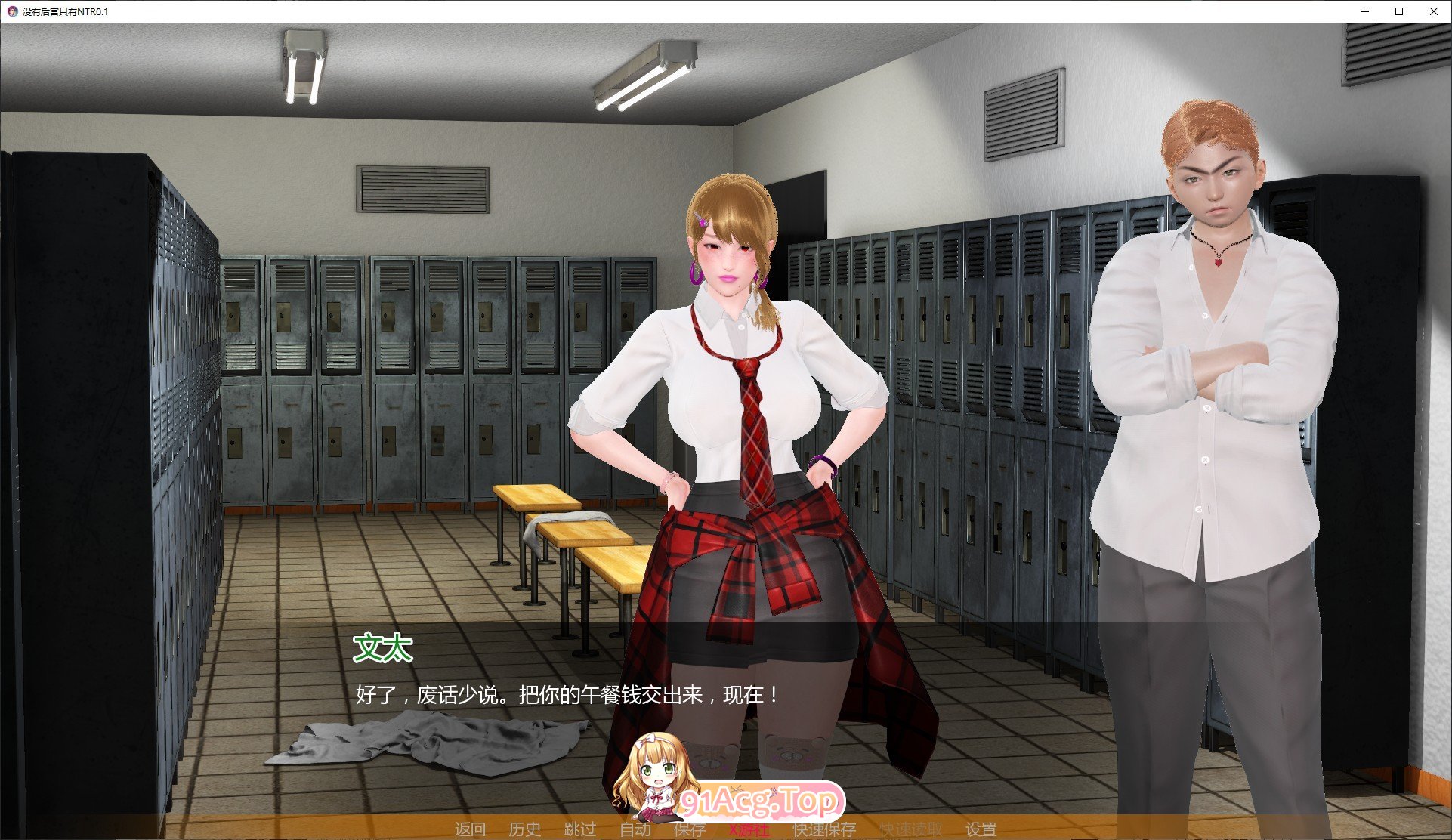Minimize the game window
The image size is (1452, 840).
point(1364,11)
